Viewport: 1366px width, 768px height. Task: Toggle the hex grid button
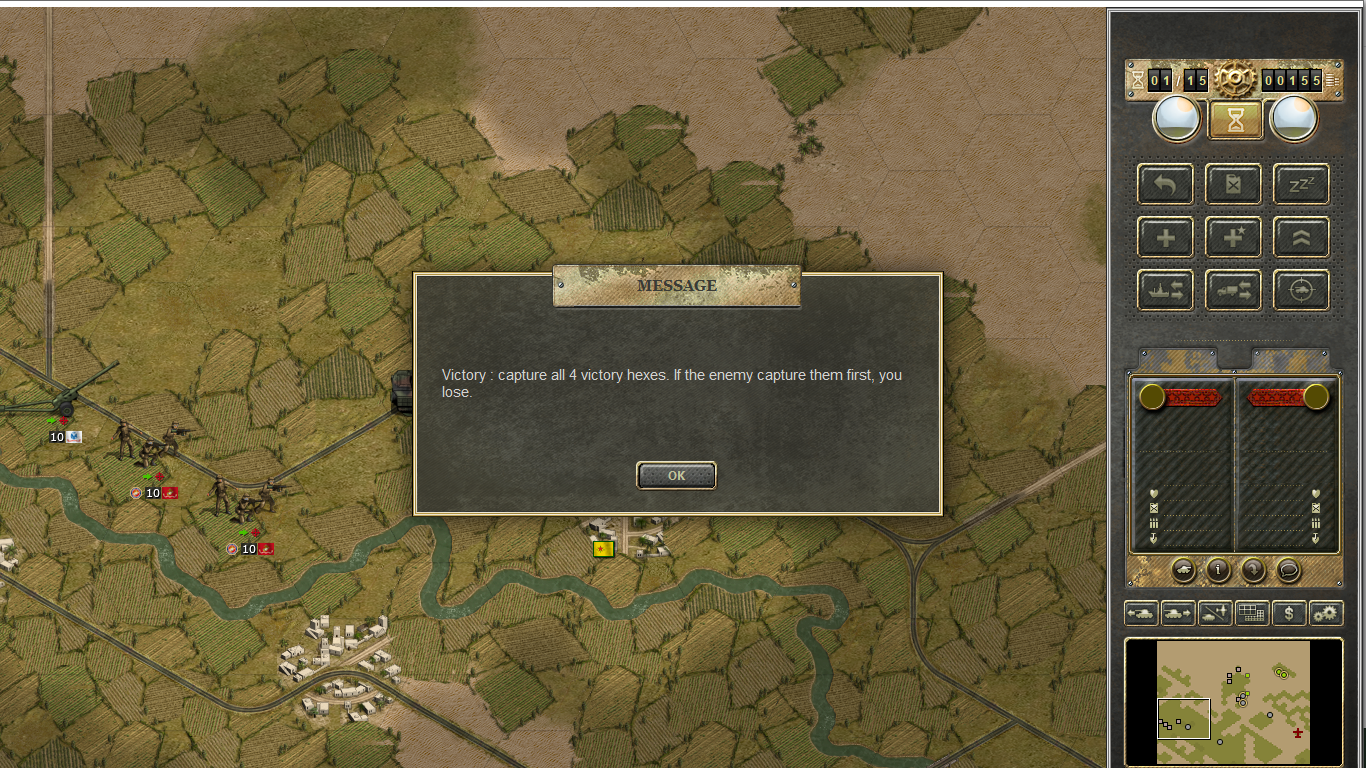[x=1252, y=613]
